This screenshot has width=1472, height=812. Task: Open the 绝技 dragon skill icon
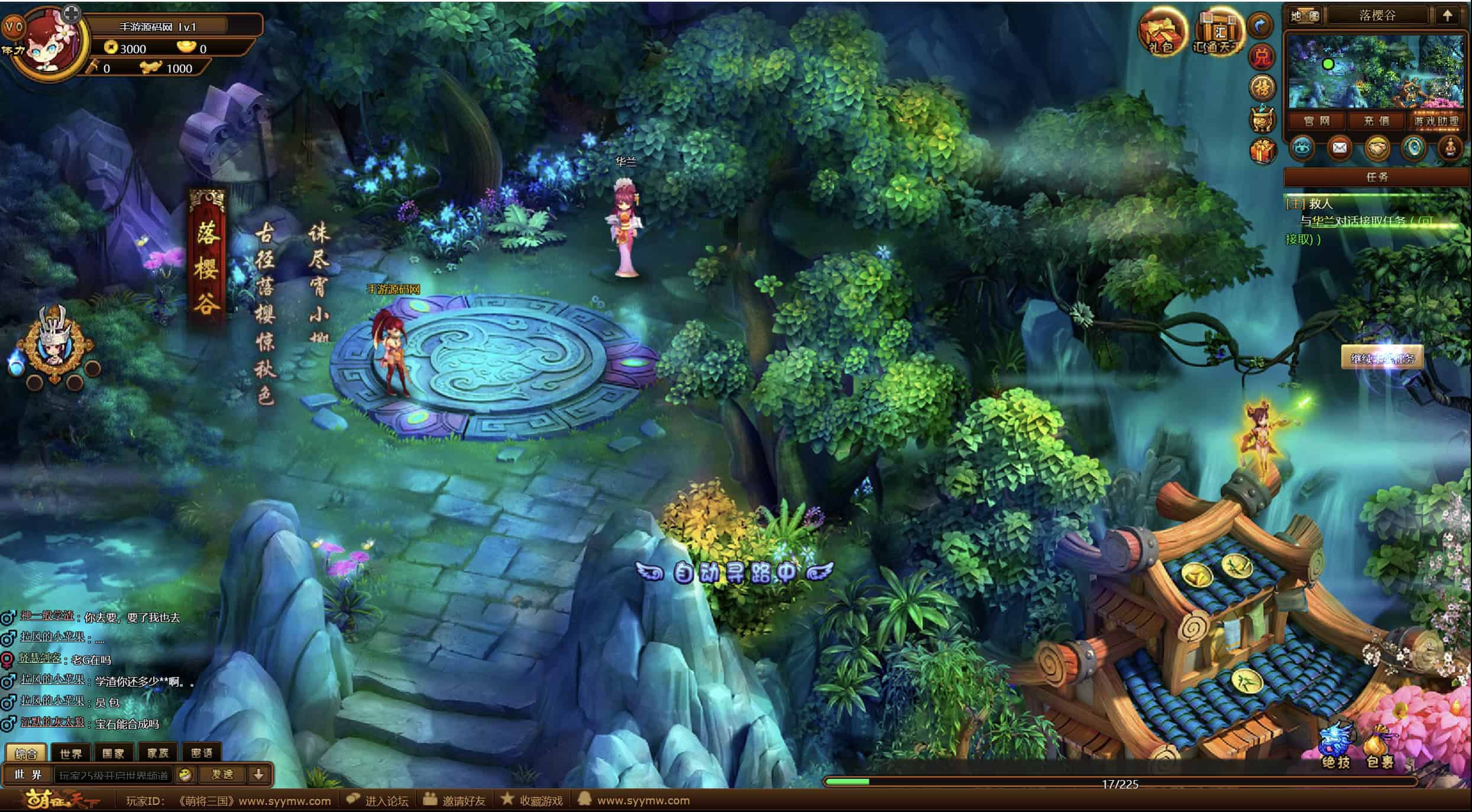click(x=1336, y=746)
